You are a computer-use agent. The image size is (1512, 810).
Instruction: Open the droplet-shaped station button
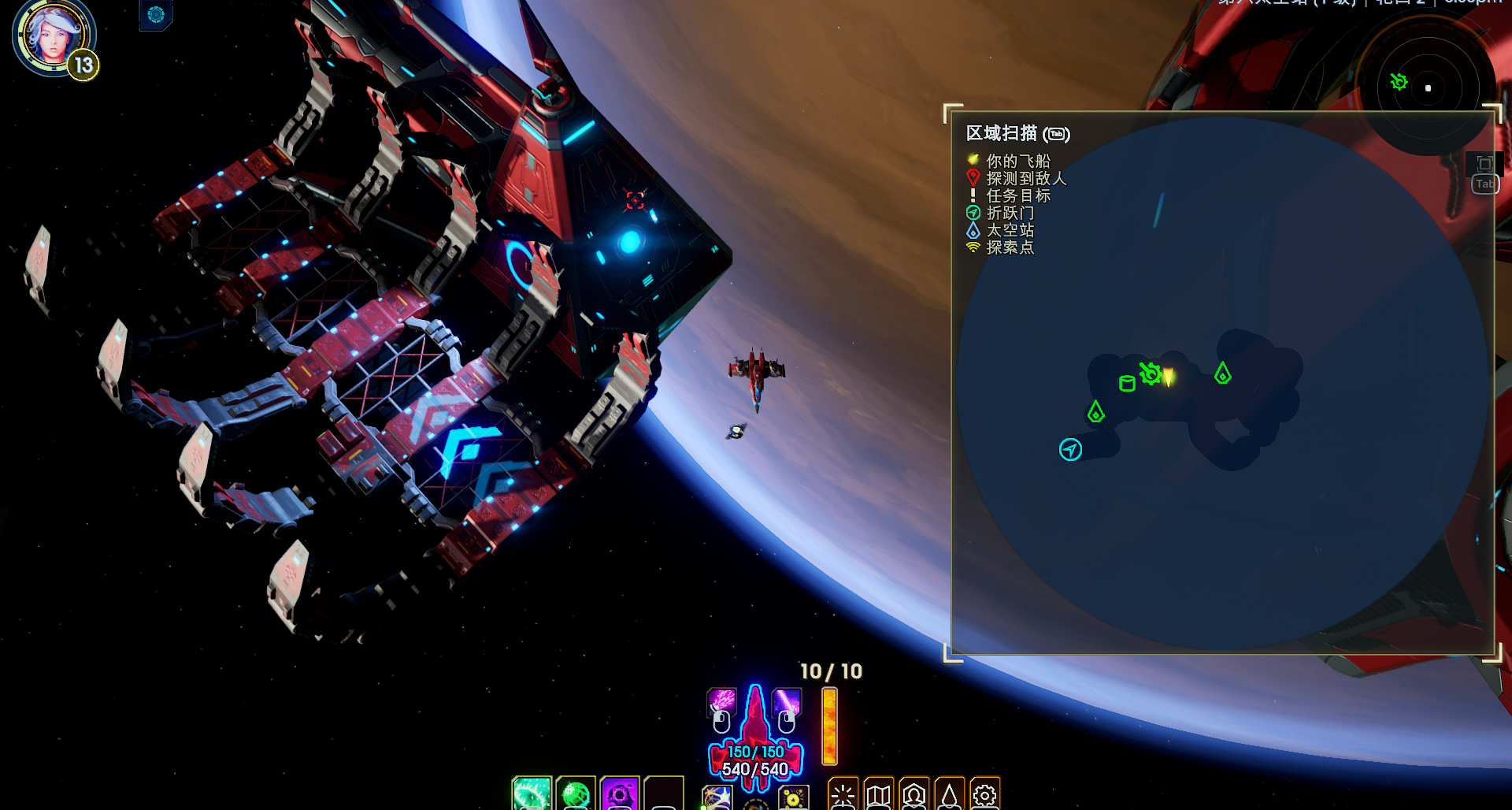(950, 795)
